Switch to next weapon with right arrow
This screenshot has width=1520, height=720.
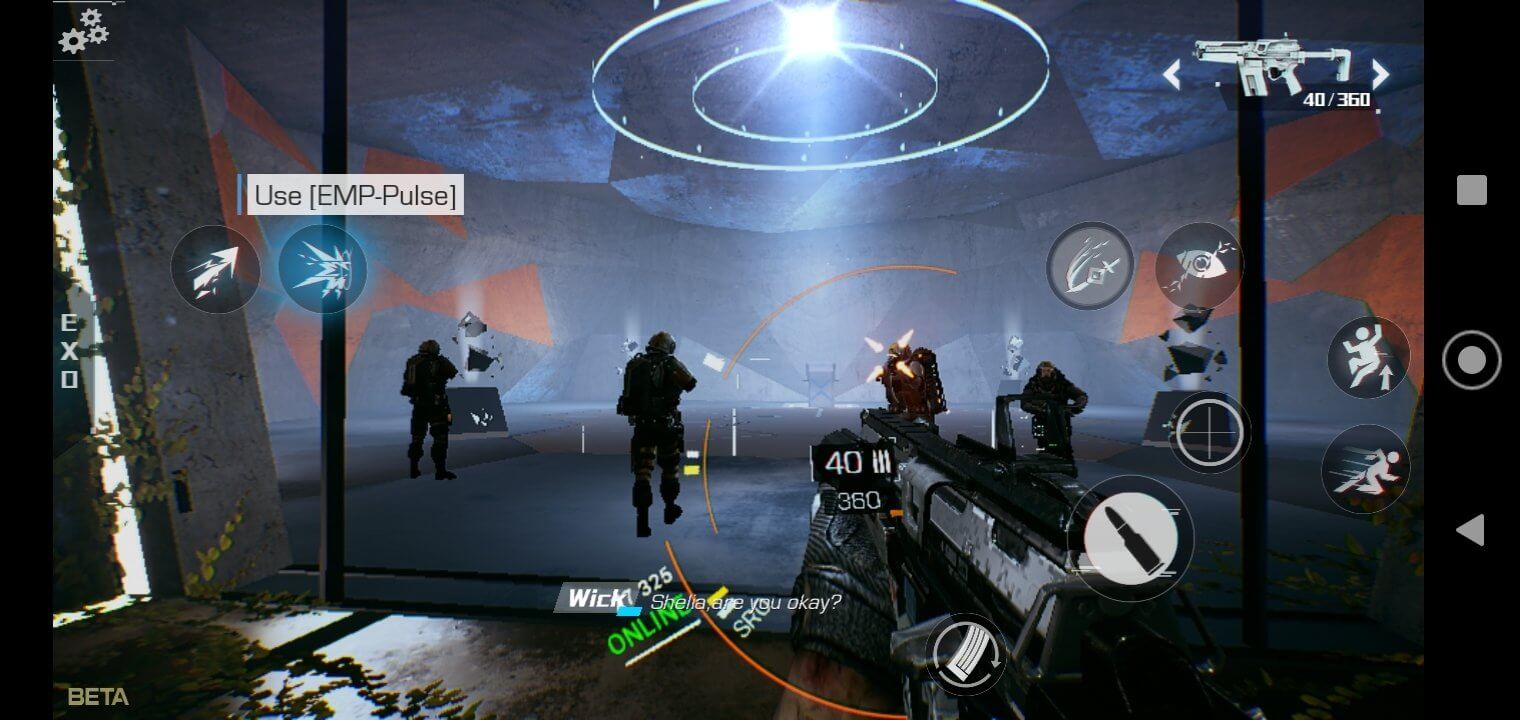[x=1380, y=74]
